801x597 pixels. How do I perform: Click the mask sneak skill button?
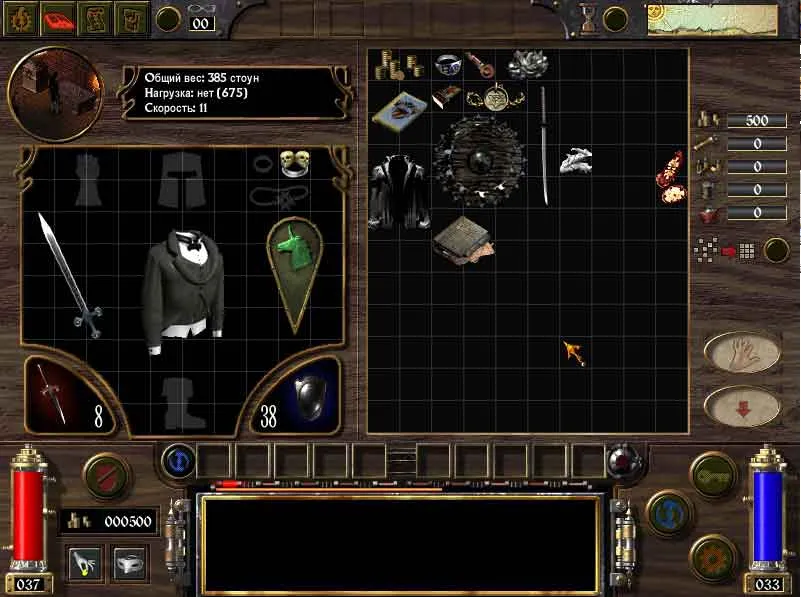pyautogui.click(x=130, y=562)
